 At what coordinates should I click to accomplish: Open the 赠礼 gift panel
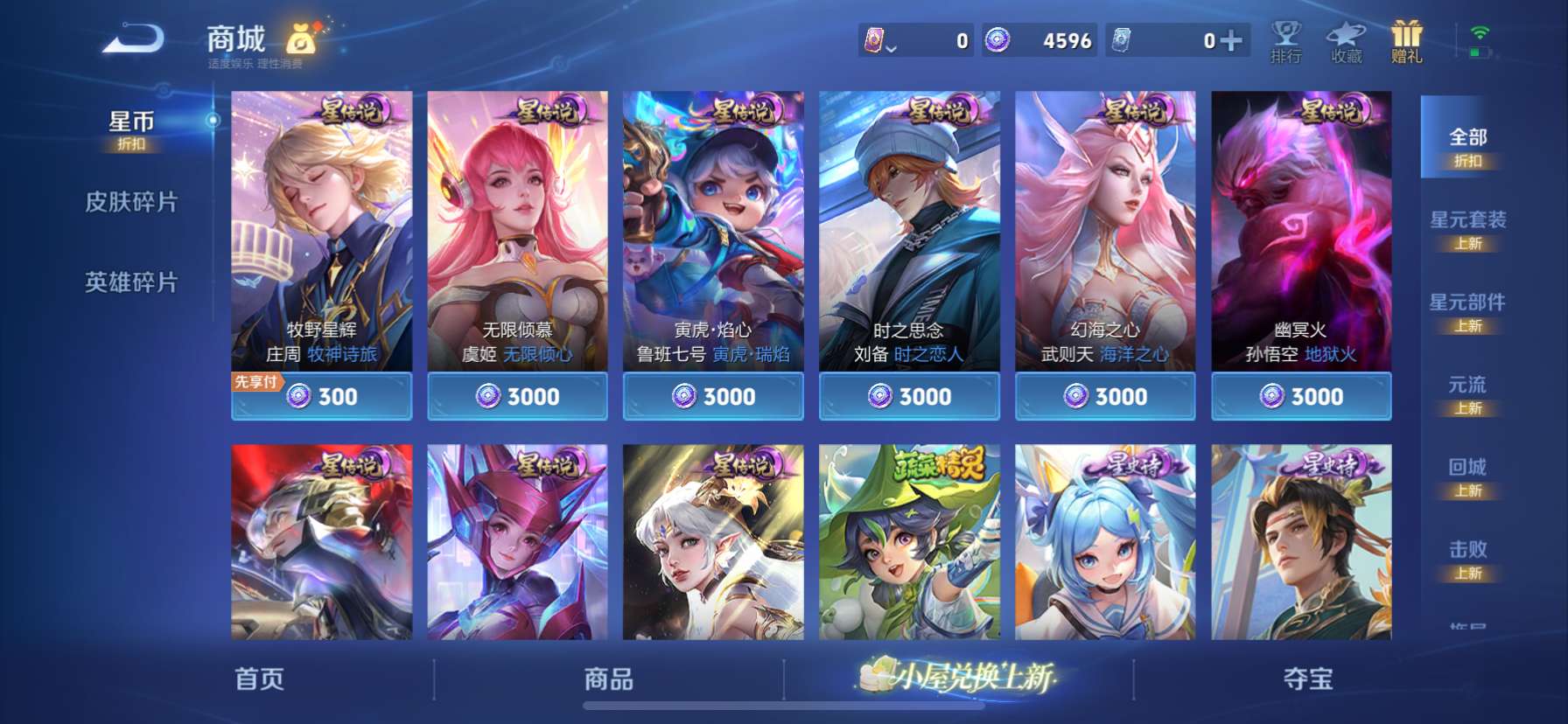point(1408,41)
